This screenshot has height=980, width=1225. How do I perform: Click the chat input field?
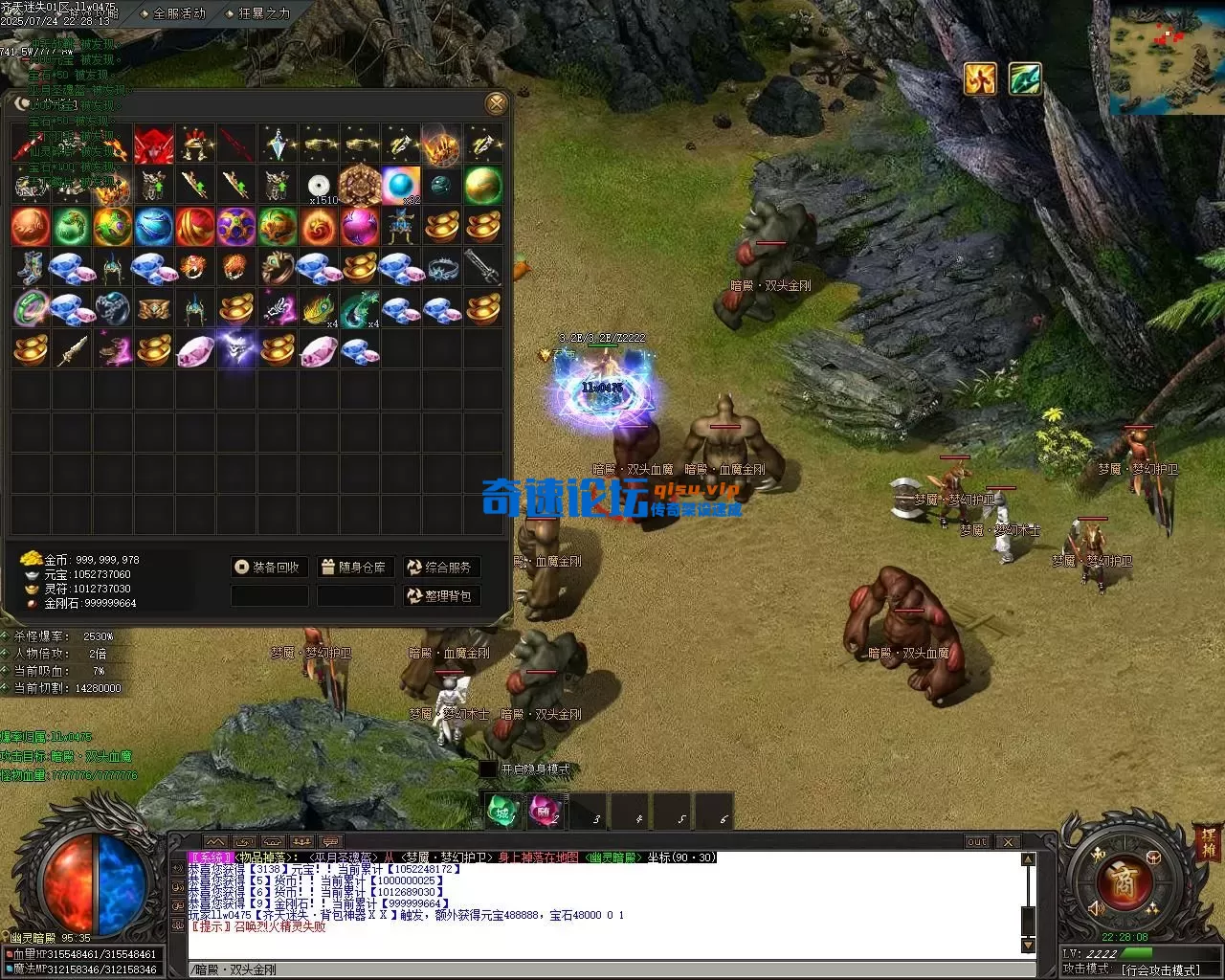coord(603,969)
